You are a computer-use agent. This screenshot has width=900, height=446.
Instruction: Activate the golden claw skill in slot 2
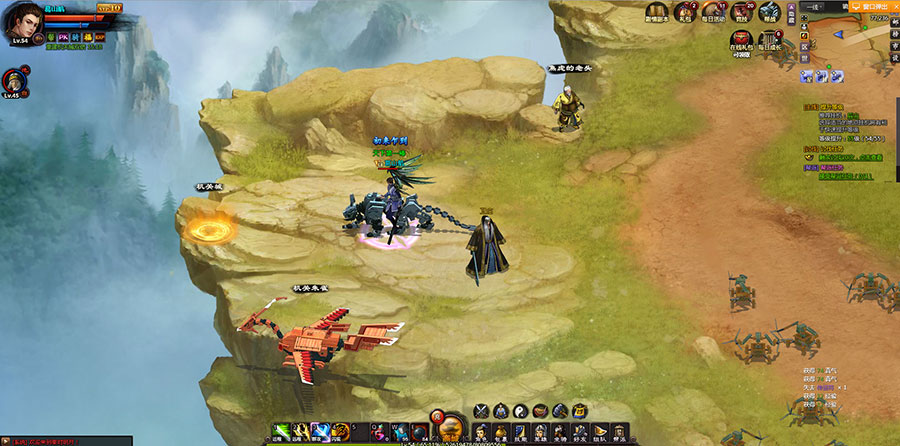(300, 431)
